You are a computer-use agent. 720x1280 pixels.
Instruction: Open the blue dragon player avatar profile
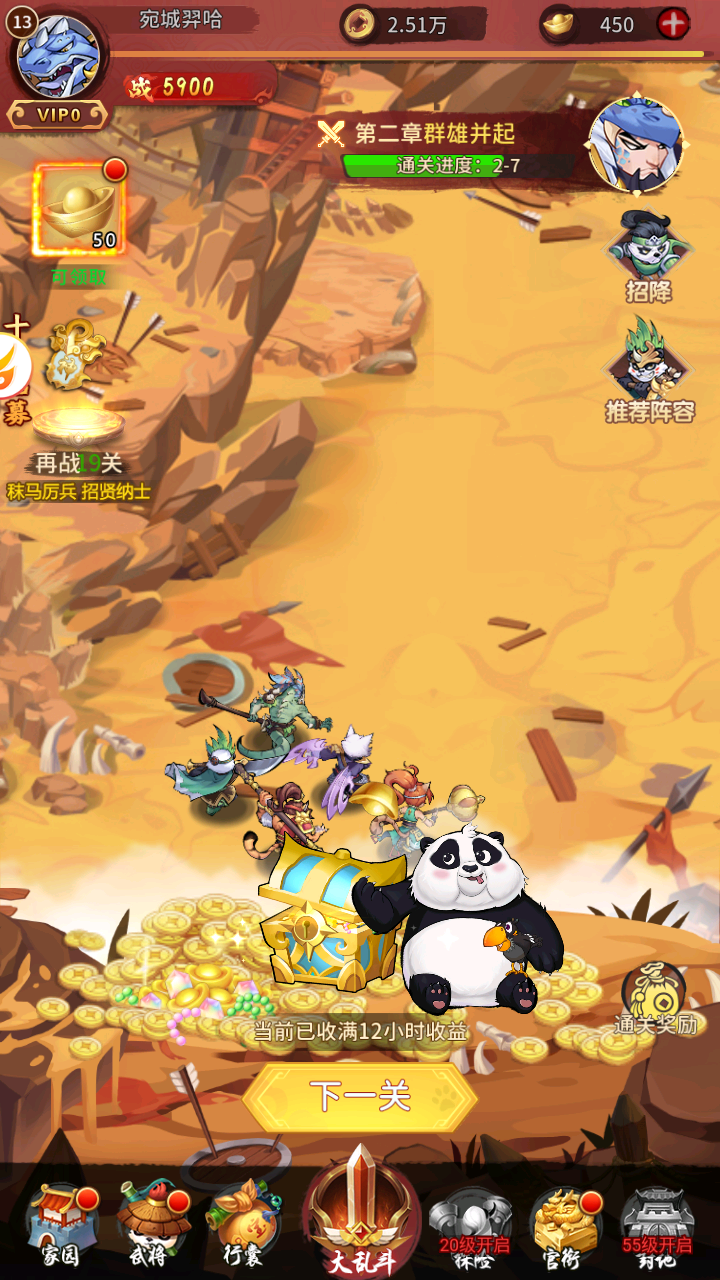(x=58, y=55)
